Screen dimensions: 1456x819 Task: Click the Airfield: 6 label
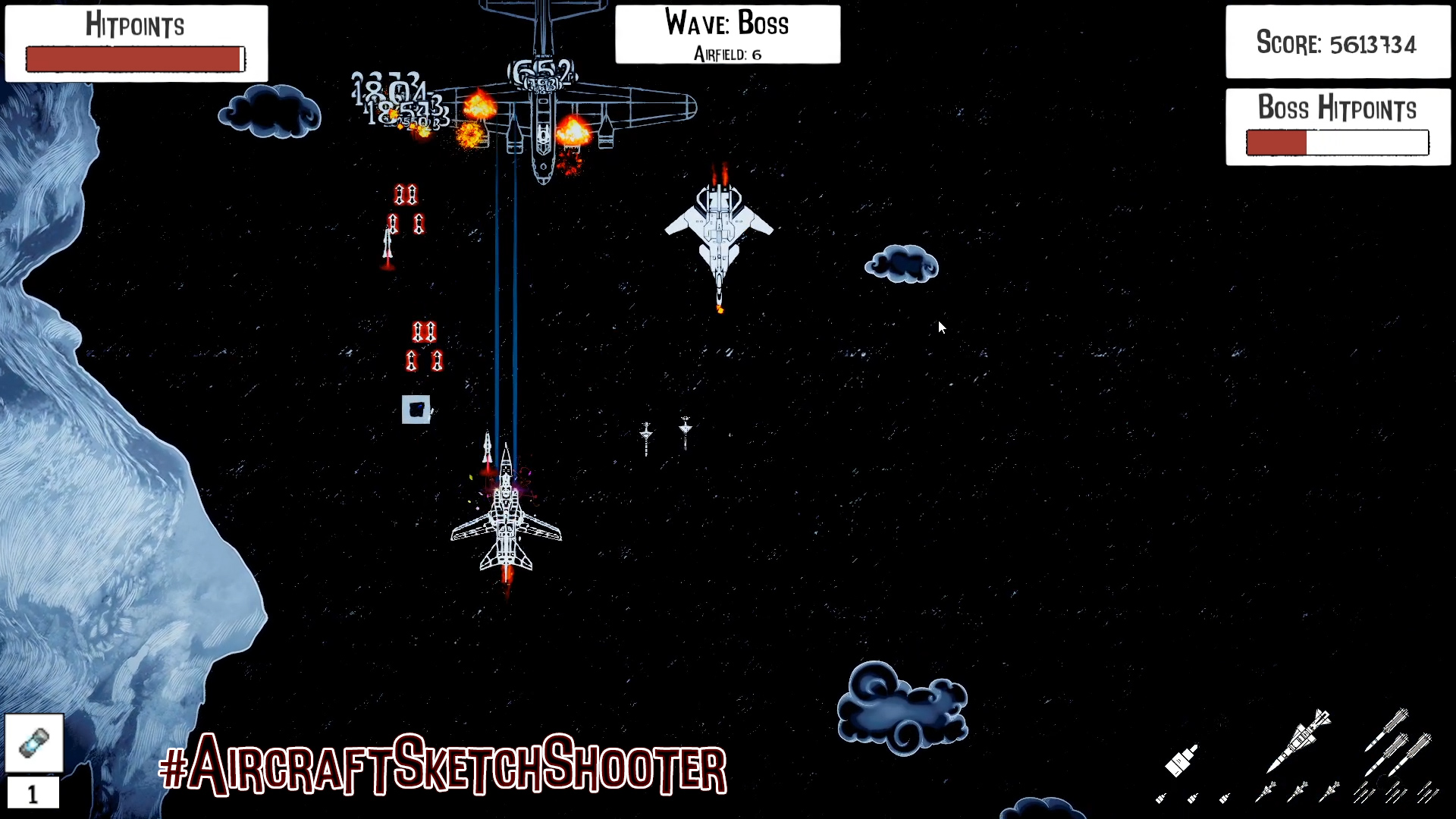coord(726,54)
